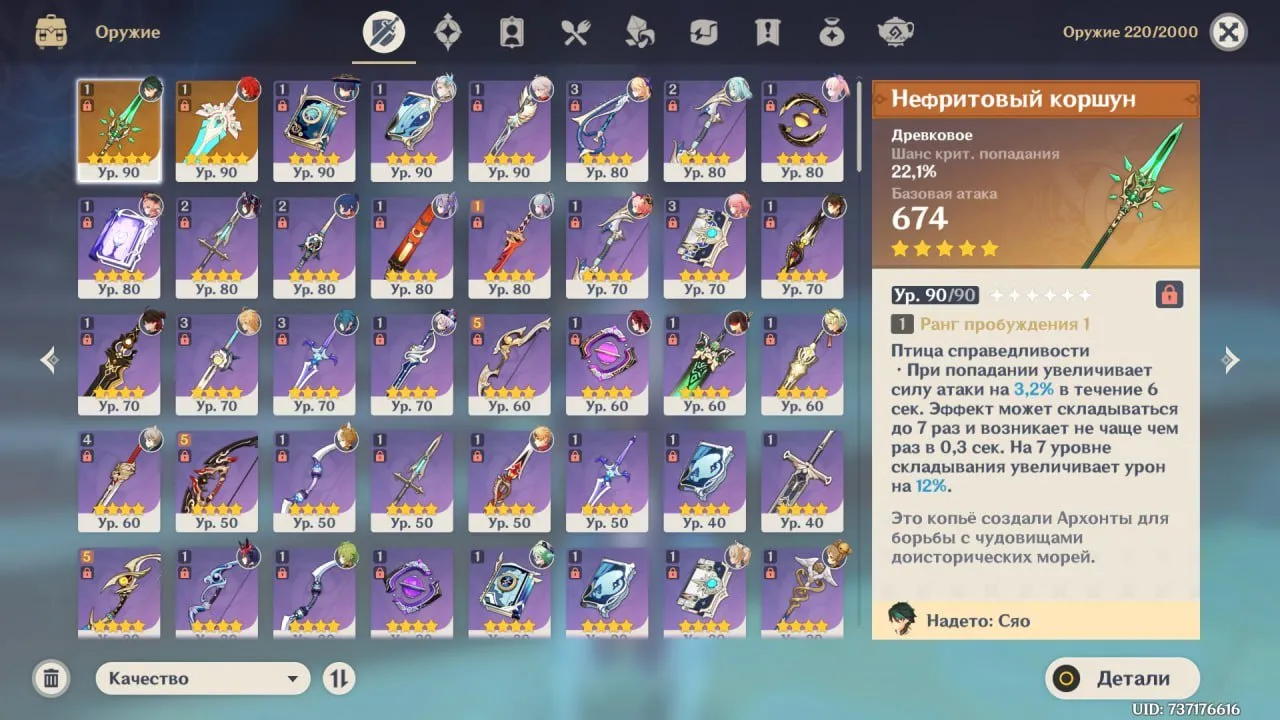Open the Character Development Items tab
The image size is (1280, 720).
(x=511, y=30)
